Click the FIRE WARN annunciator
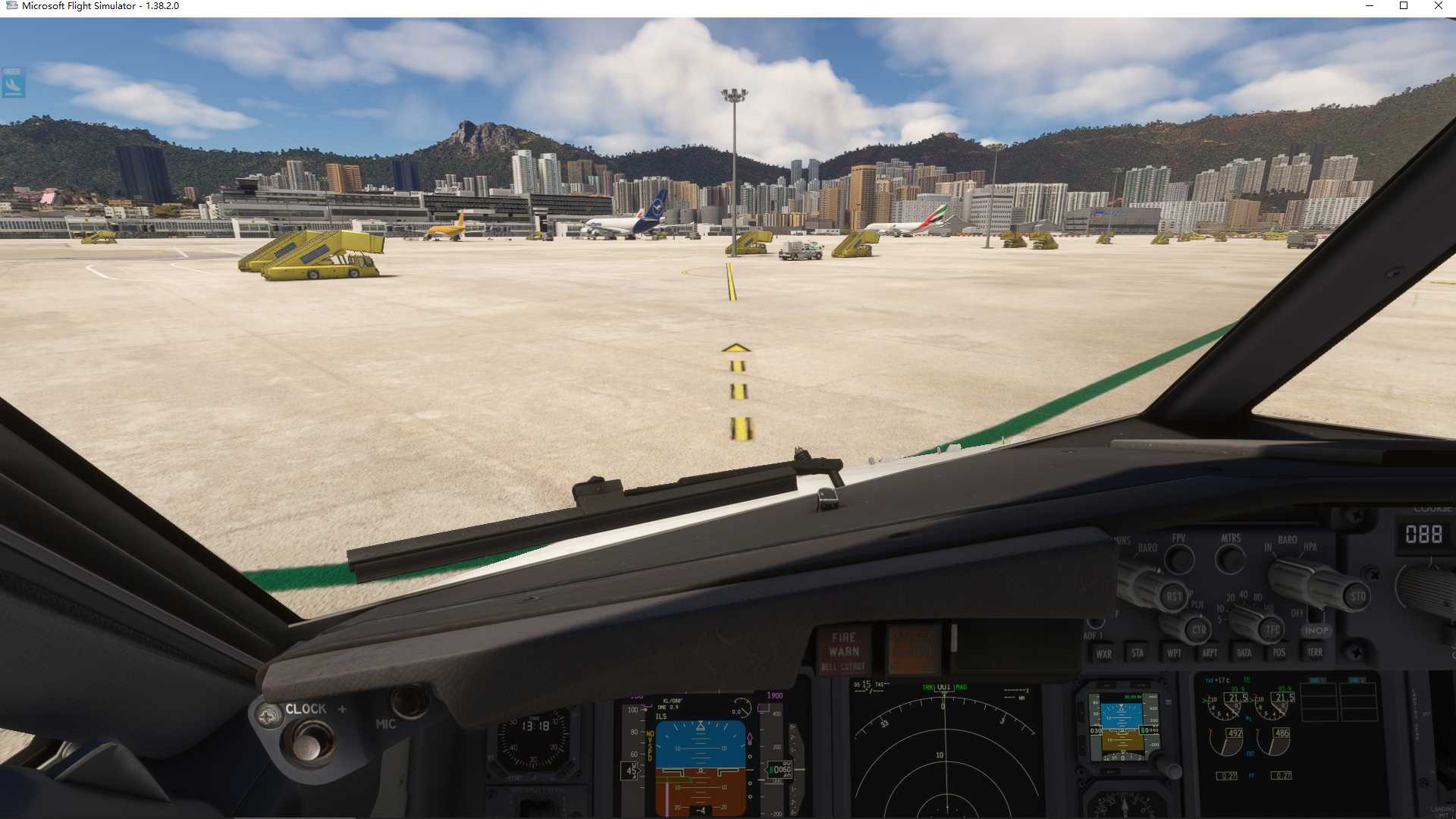Image resolution: width=1456 pixels, height=819 pixels. (845, 646)
